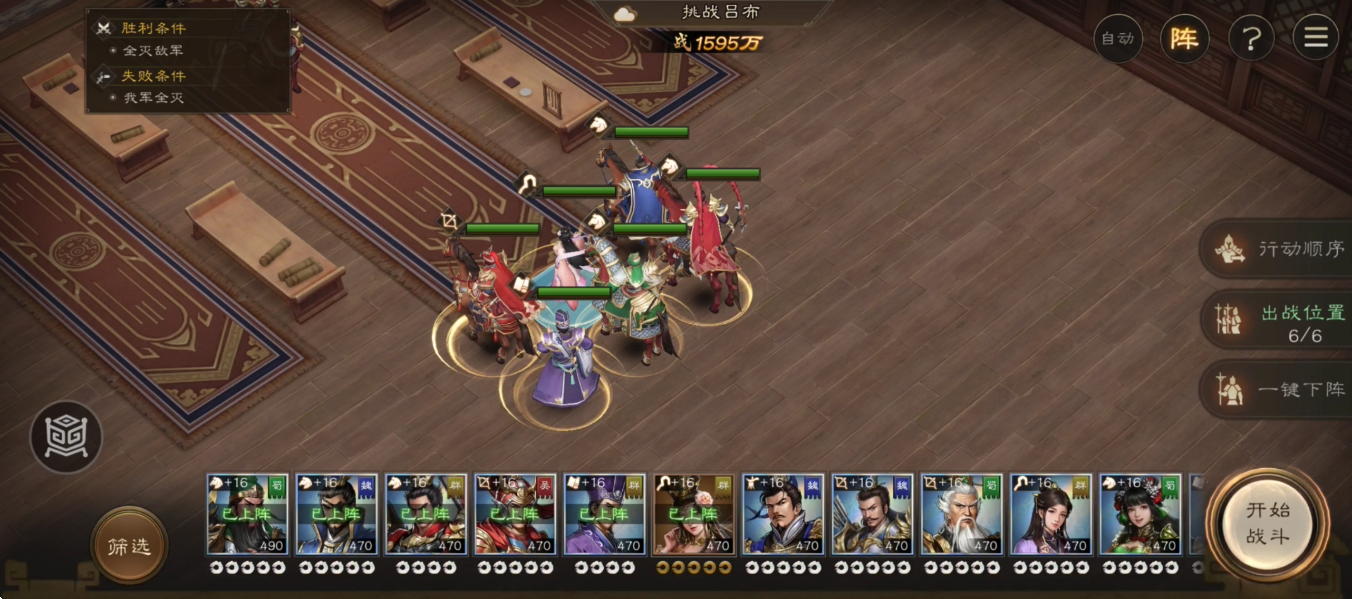Show help via the question mark
Viewport: 1352px width, 599px height.
[1251, 39]
